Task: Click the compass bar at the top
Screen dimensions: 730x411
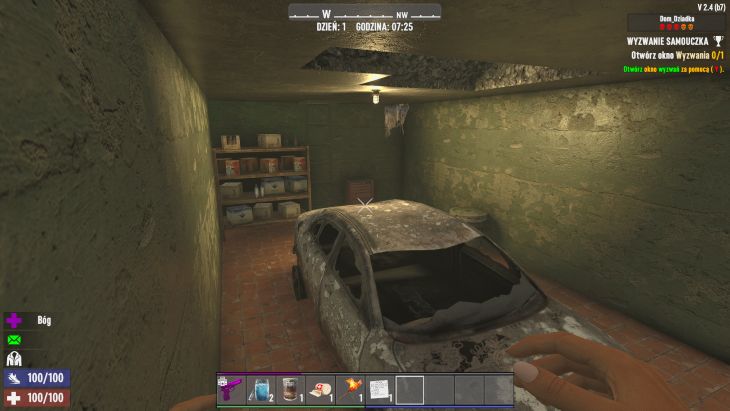Action: click(x=364, y=13)
